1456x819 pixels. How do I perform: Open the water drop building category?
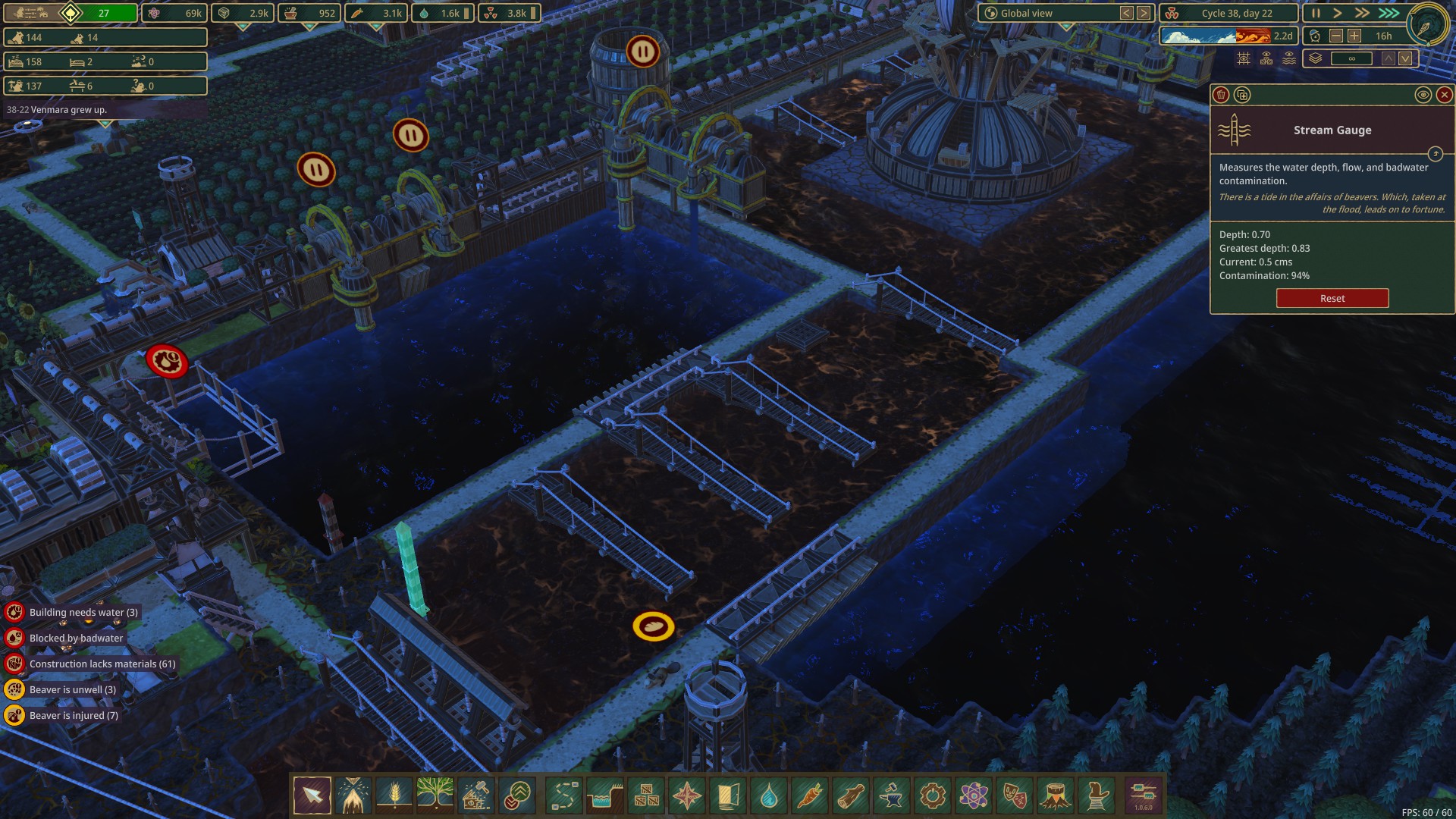coord(768,796)
